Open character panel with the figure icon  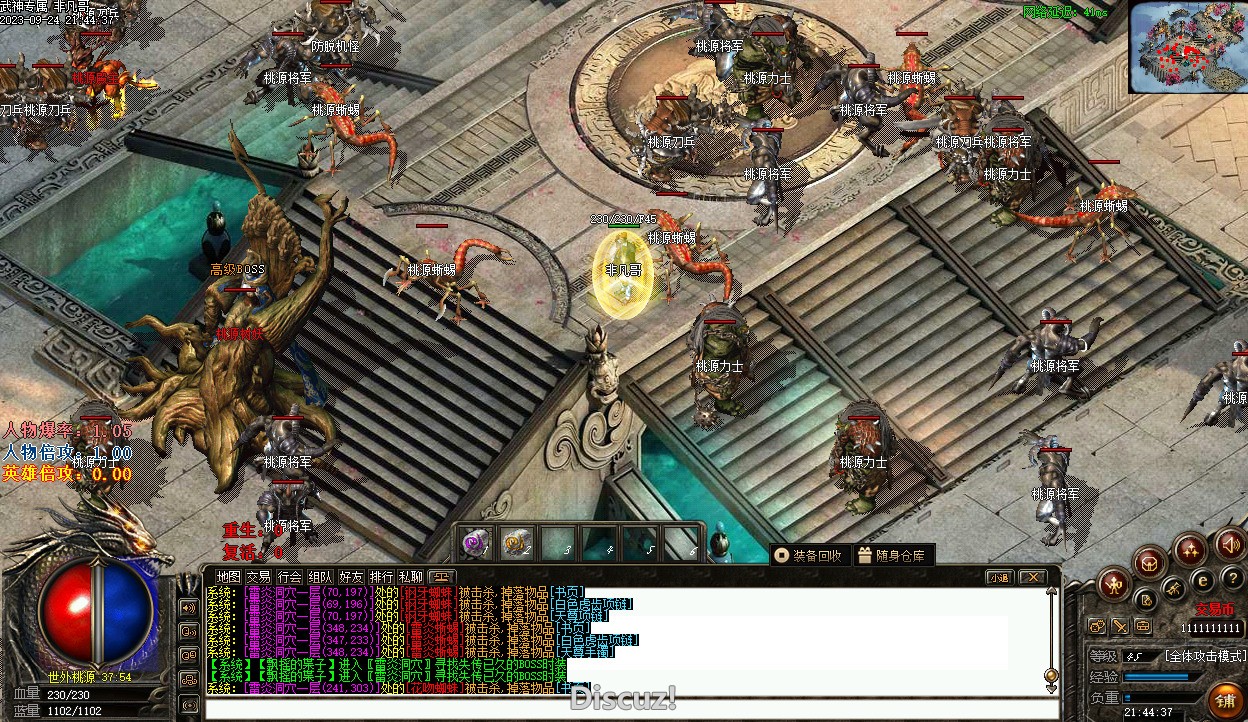[1113, 584]
